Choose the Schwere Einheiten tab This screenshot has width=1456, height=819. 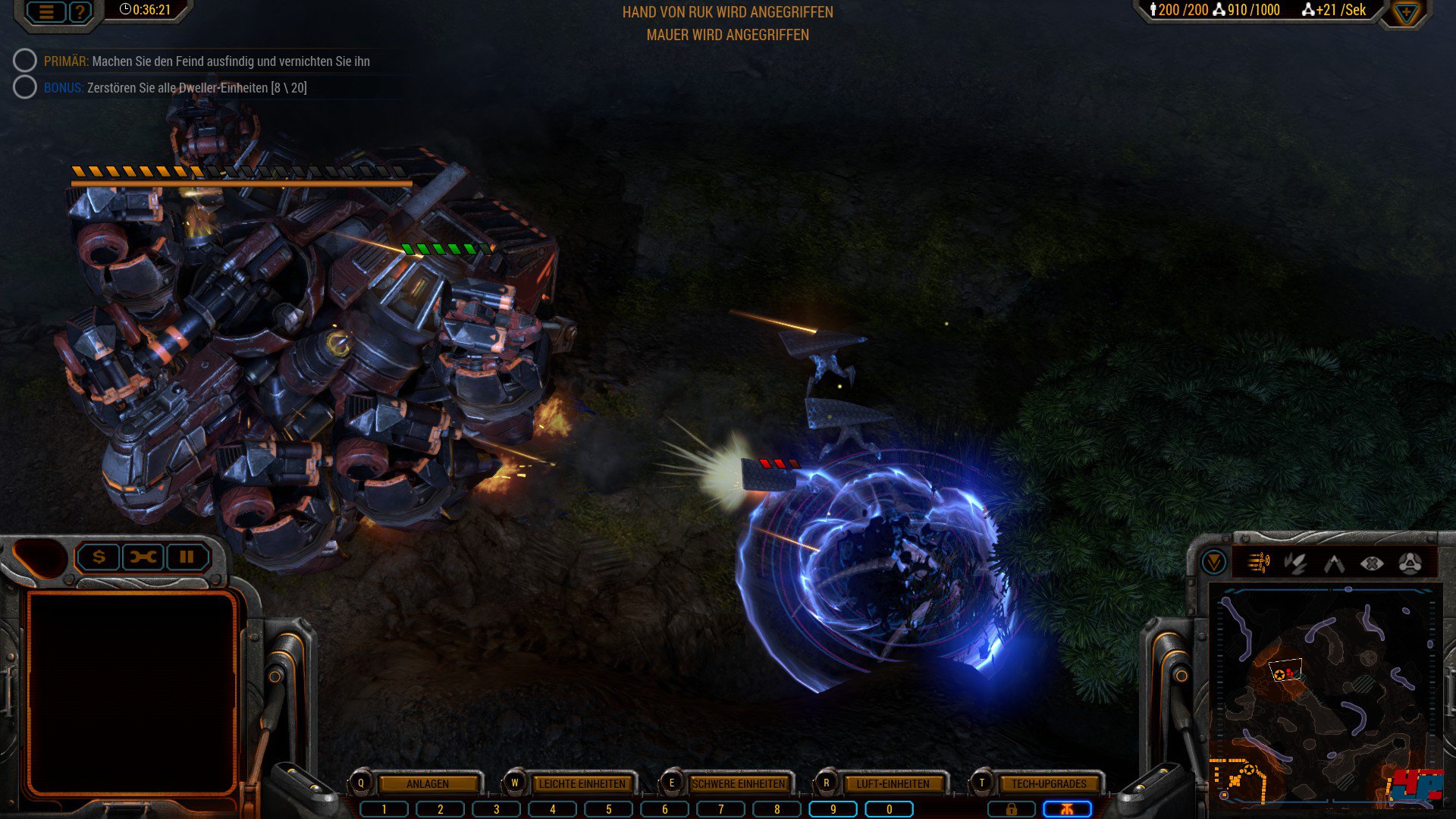pyautogui.click(x=739, y=783)
